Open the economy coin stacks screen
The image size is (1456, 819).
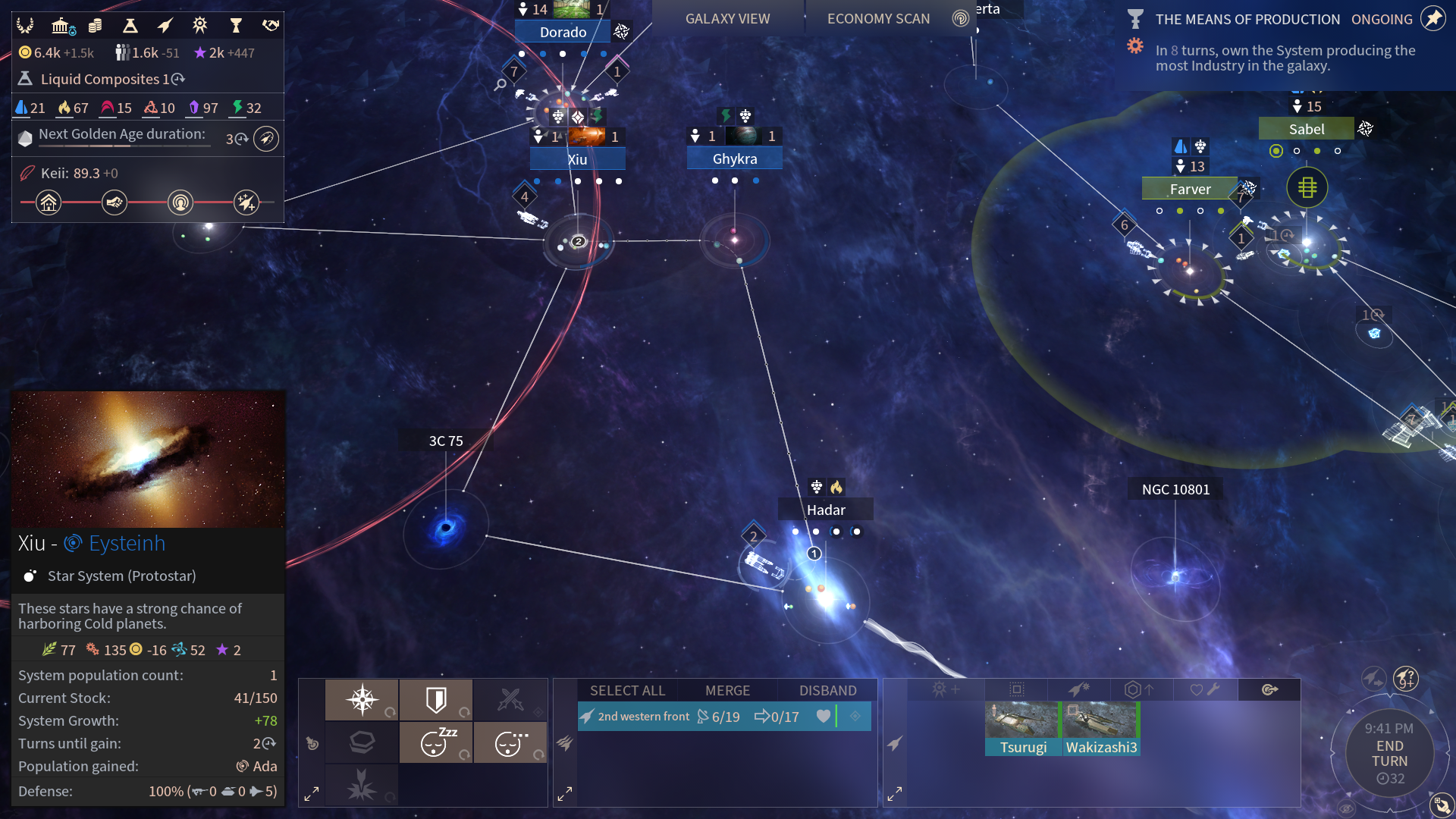pos(96,26)
